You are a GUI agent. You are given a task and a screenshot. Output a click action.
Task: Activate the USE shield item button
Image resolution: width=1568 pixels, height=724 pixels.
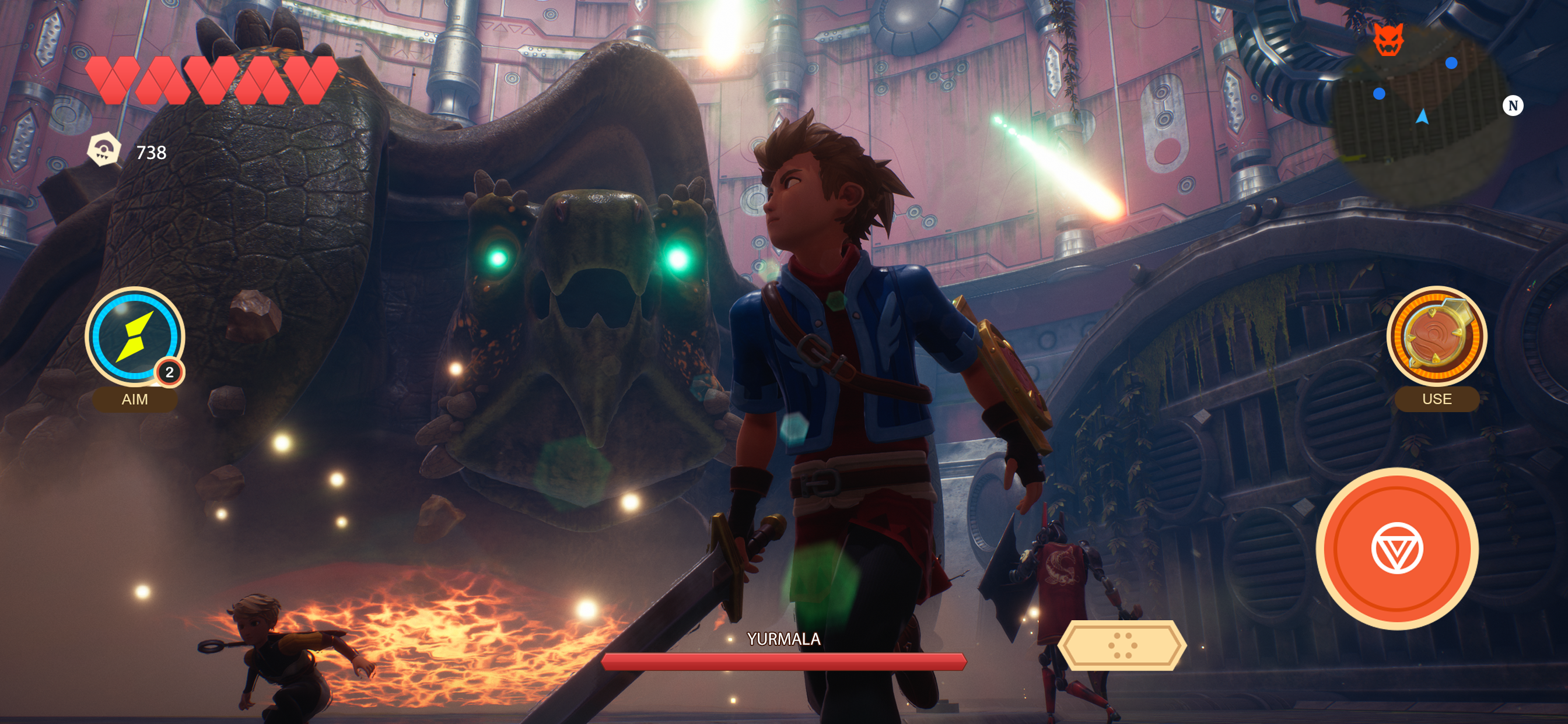[x=1436, y=336]
